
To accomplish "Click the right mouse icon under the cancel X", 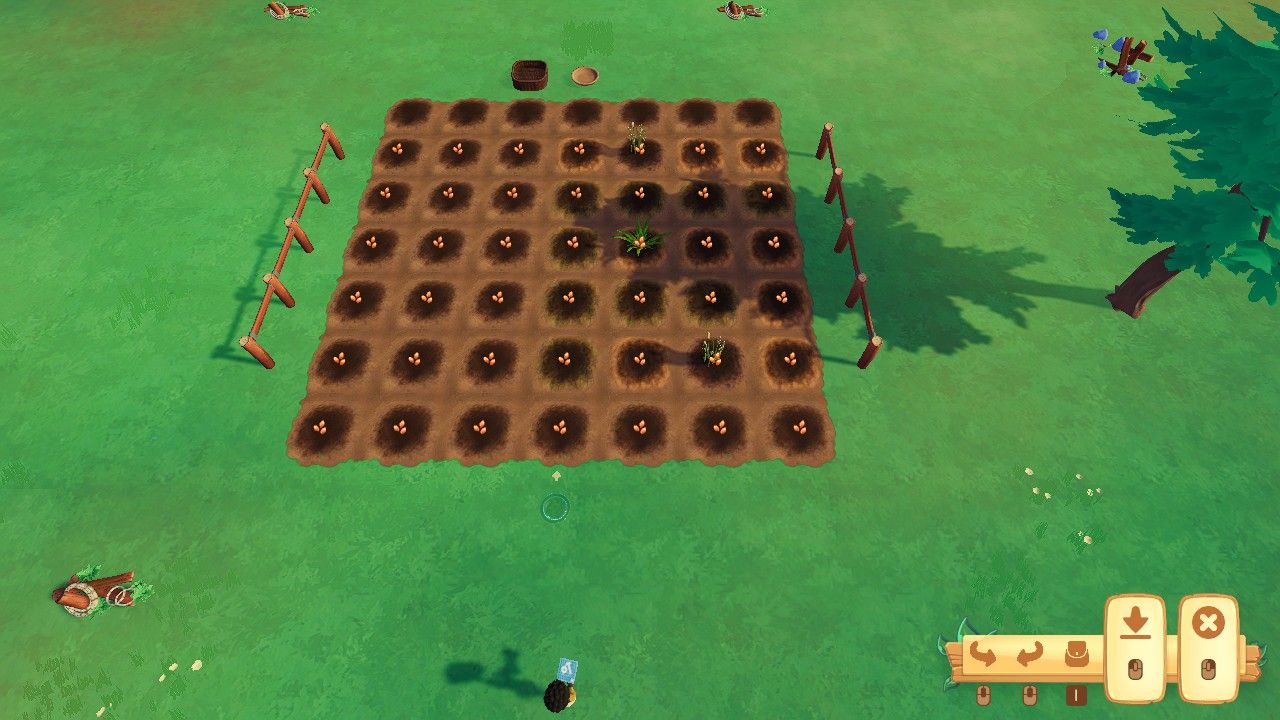I will (1210, 670).
